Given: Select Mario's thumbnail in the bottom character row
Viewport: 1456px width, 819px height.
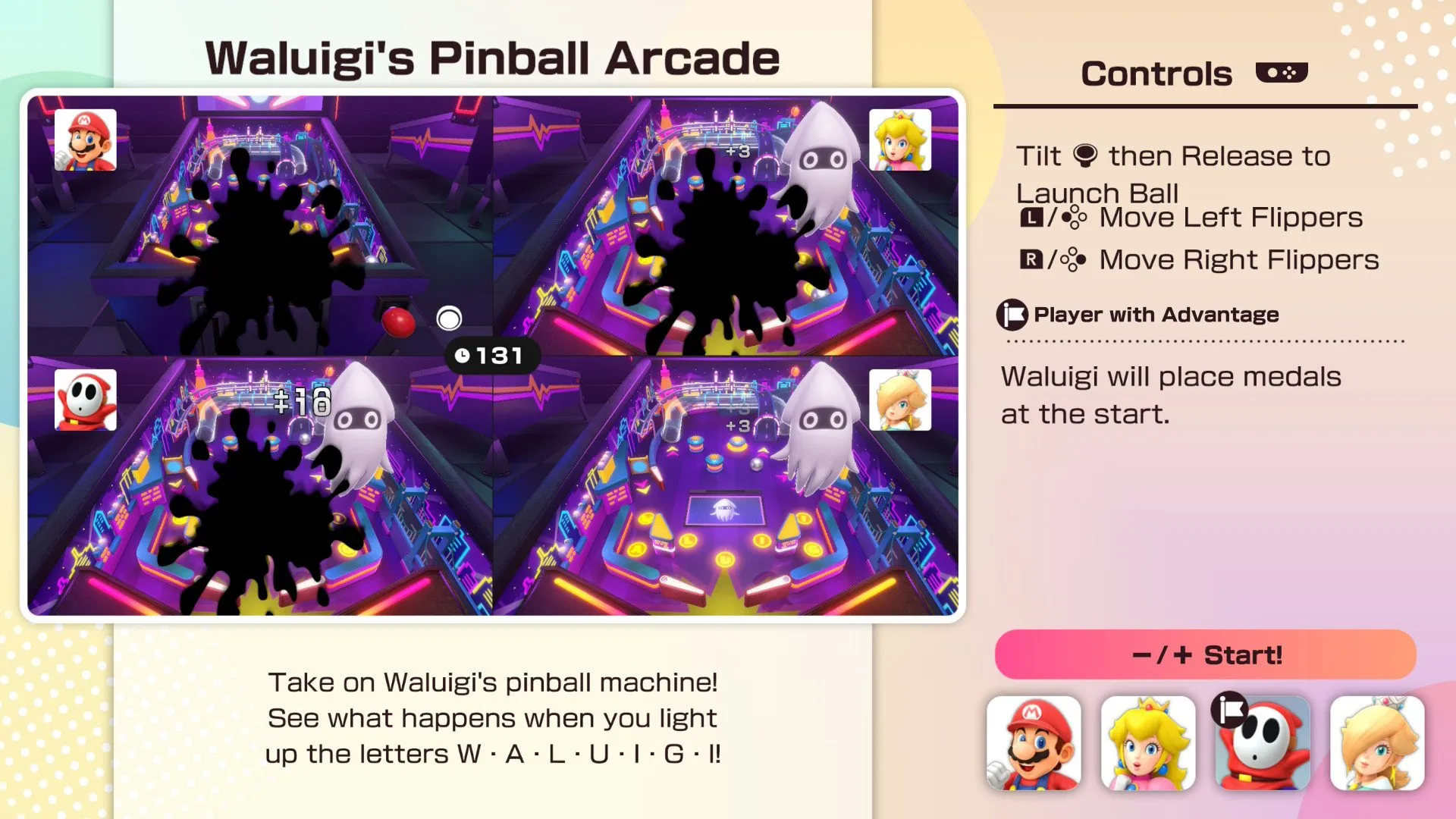Looking at the screenshot, I should (1035, 743).
